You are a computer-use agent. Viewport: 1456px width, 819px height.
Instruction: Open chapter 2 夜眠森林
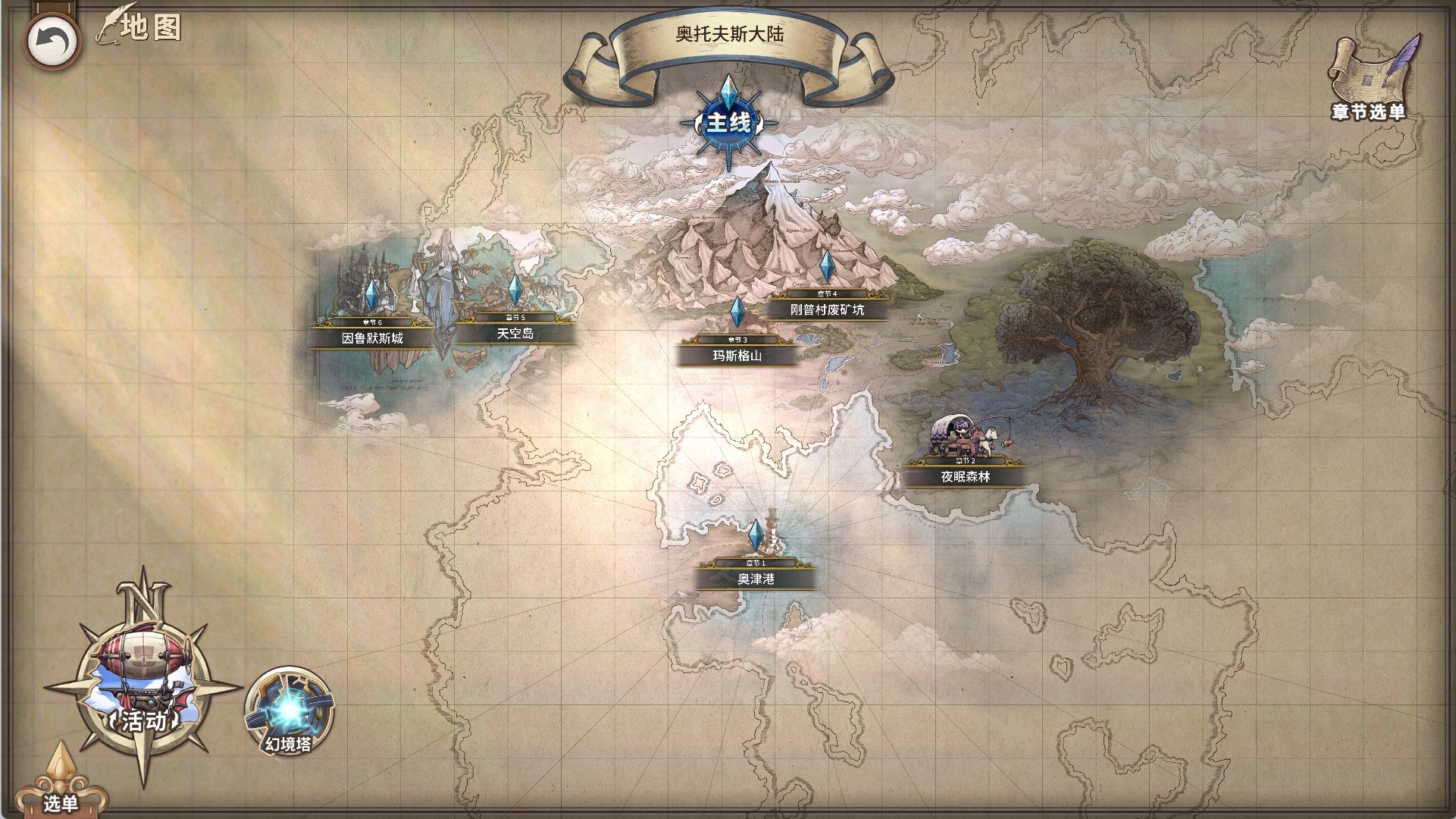click(x=965, y=476)
